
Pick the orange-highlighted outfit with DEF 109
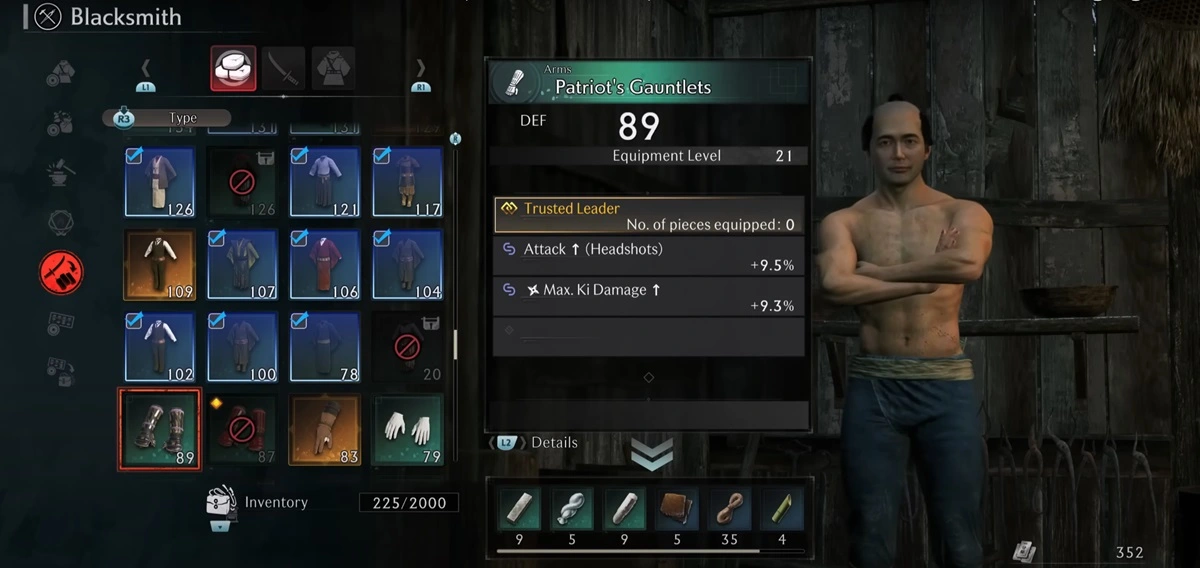click(x=159, y=264)
